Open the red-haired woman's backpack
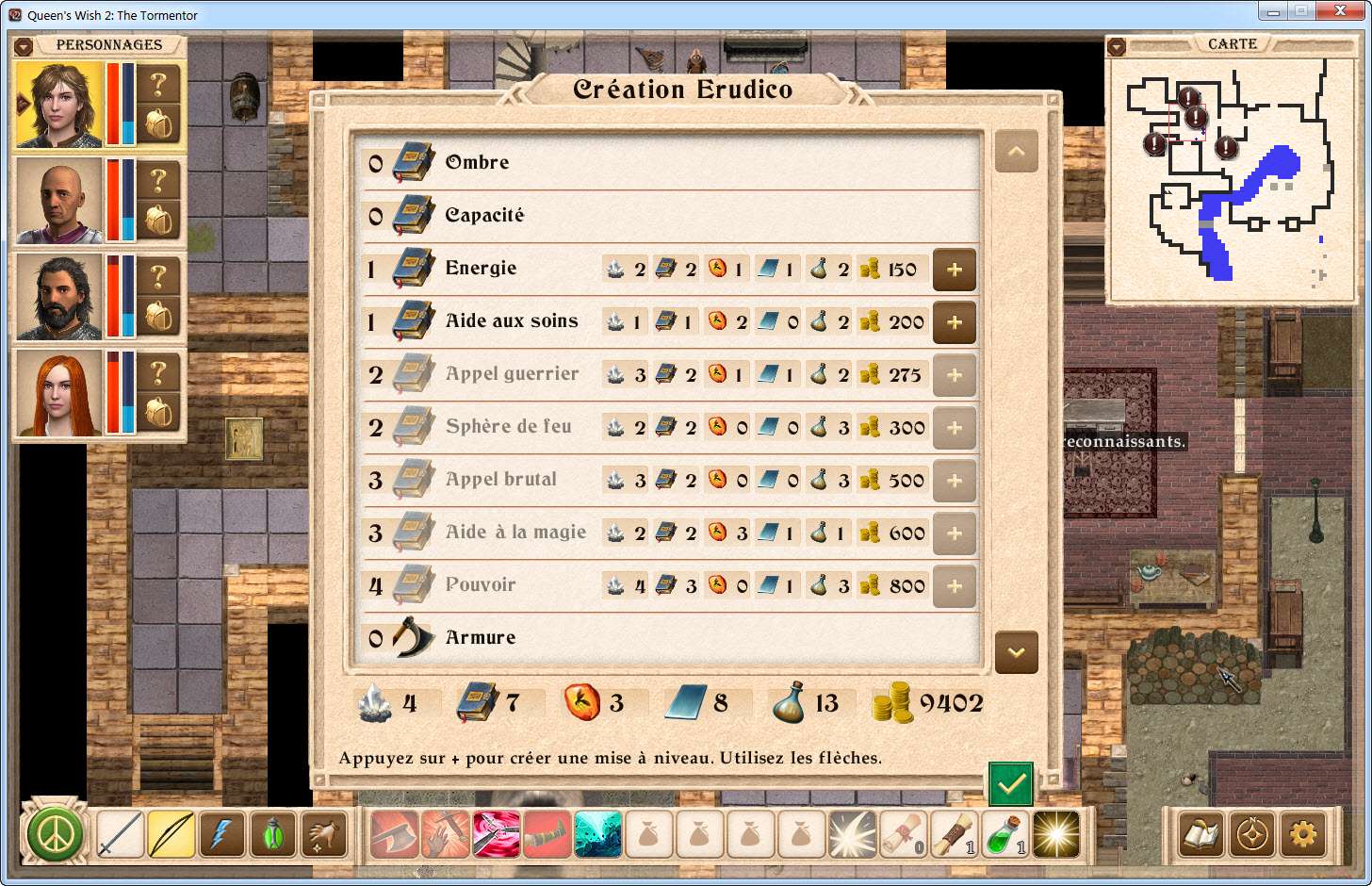Screen dimensions: 1372x886 pos(159,412)
